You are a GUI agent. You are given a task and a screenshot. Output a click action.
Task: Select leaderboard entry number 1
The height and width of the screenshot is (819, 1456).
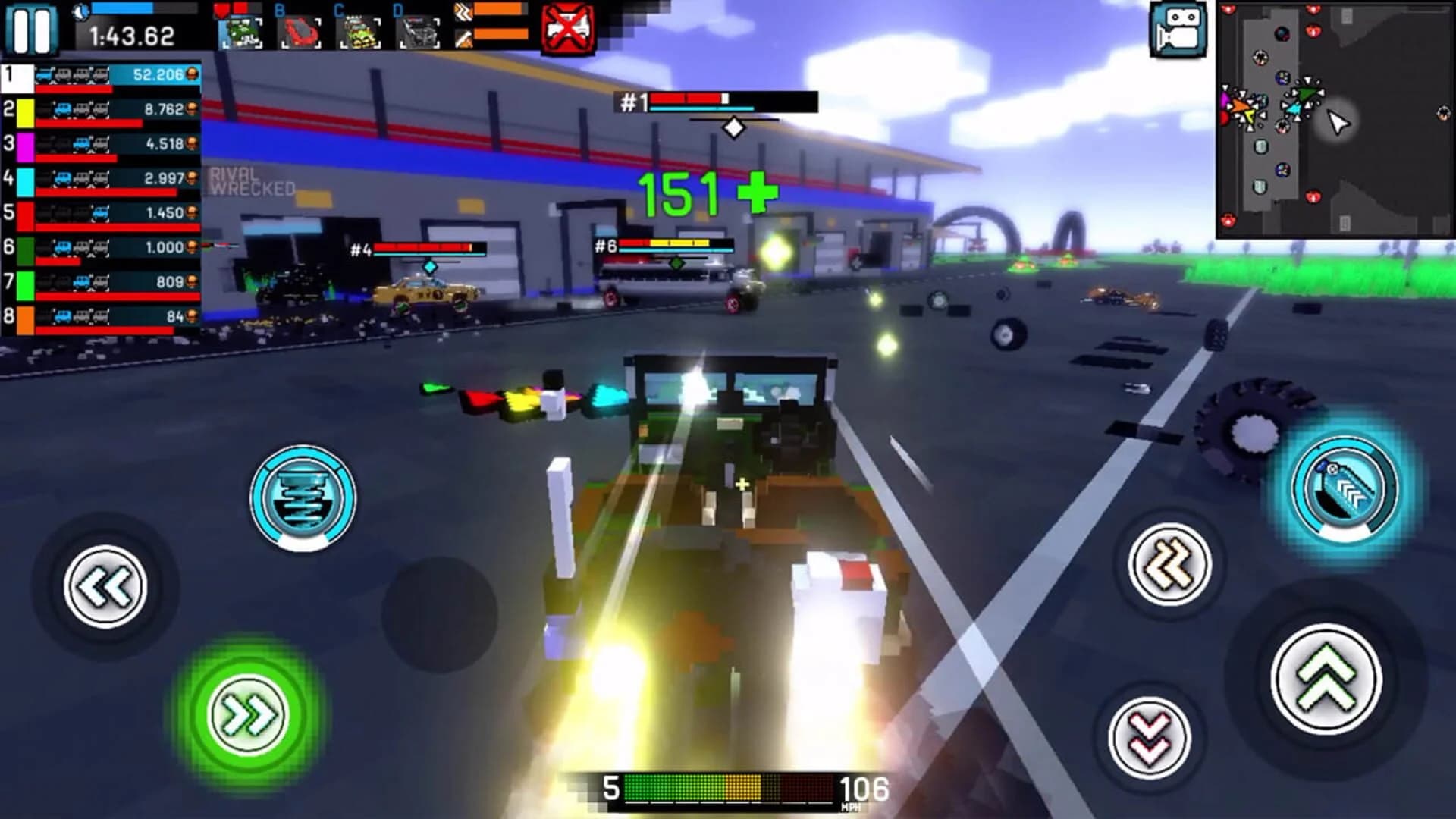[x=99, y=77]
